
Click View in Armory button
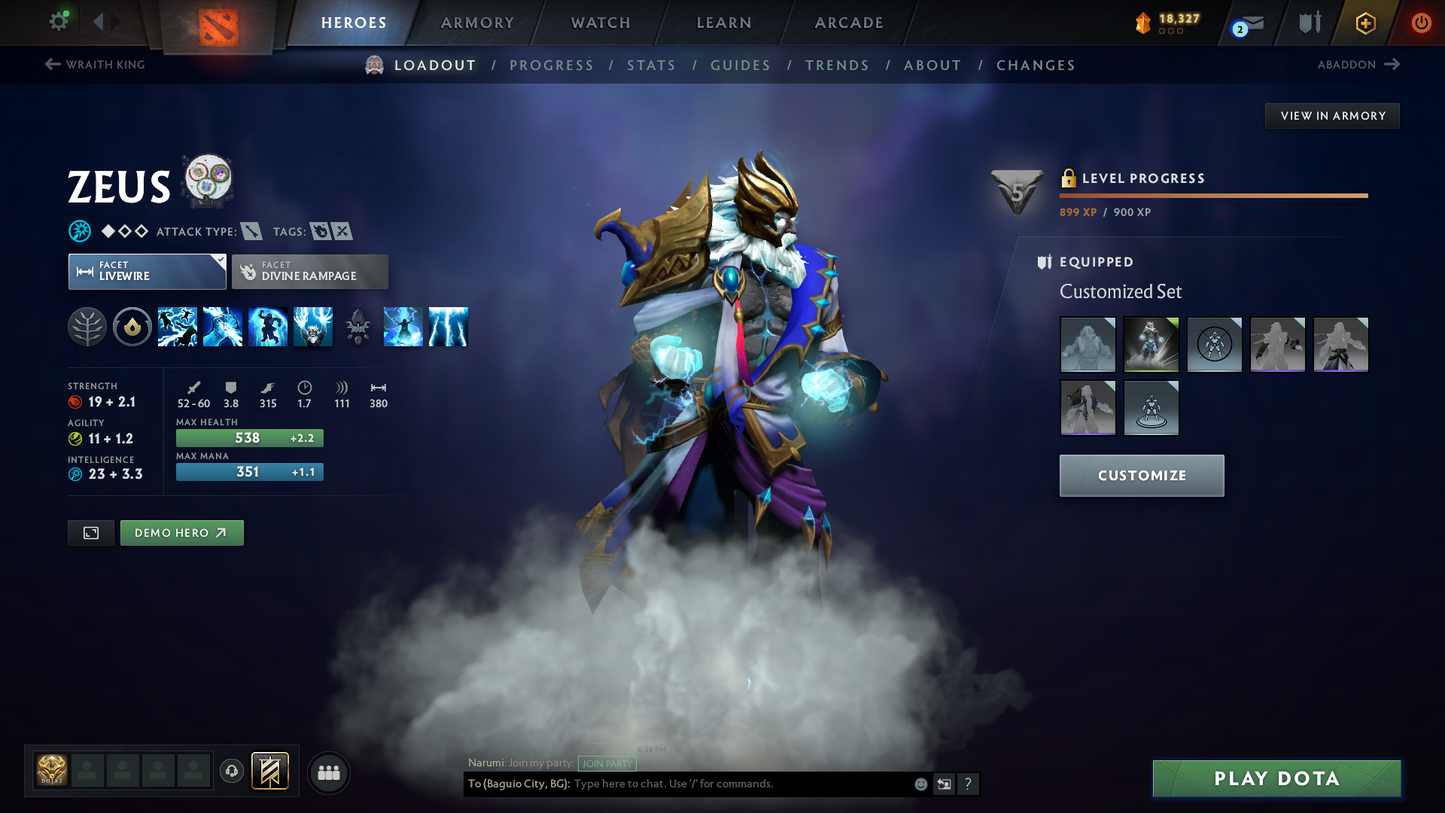1332,116
